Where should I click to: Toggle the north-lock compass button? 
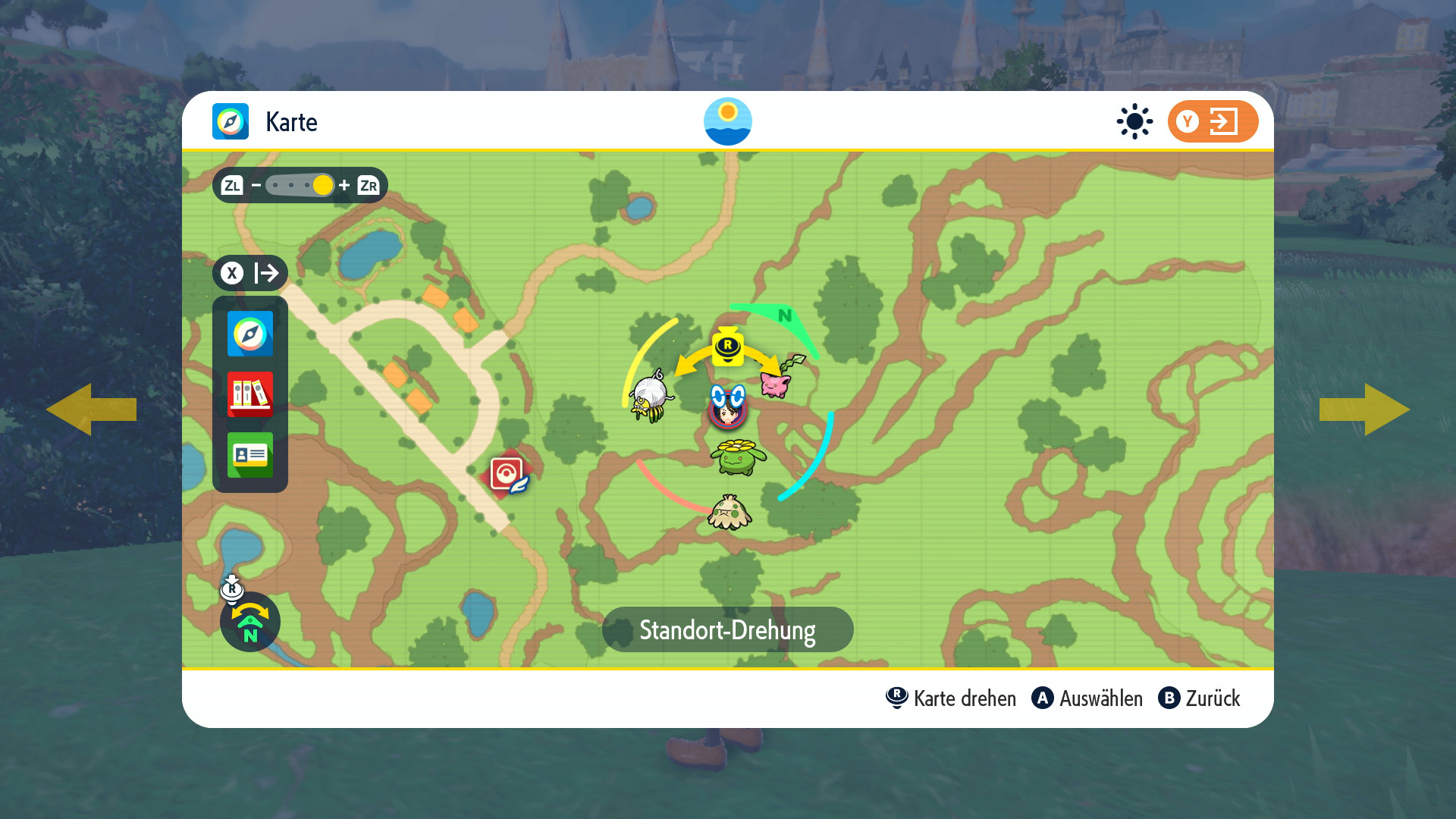tap(250, 622)
